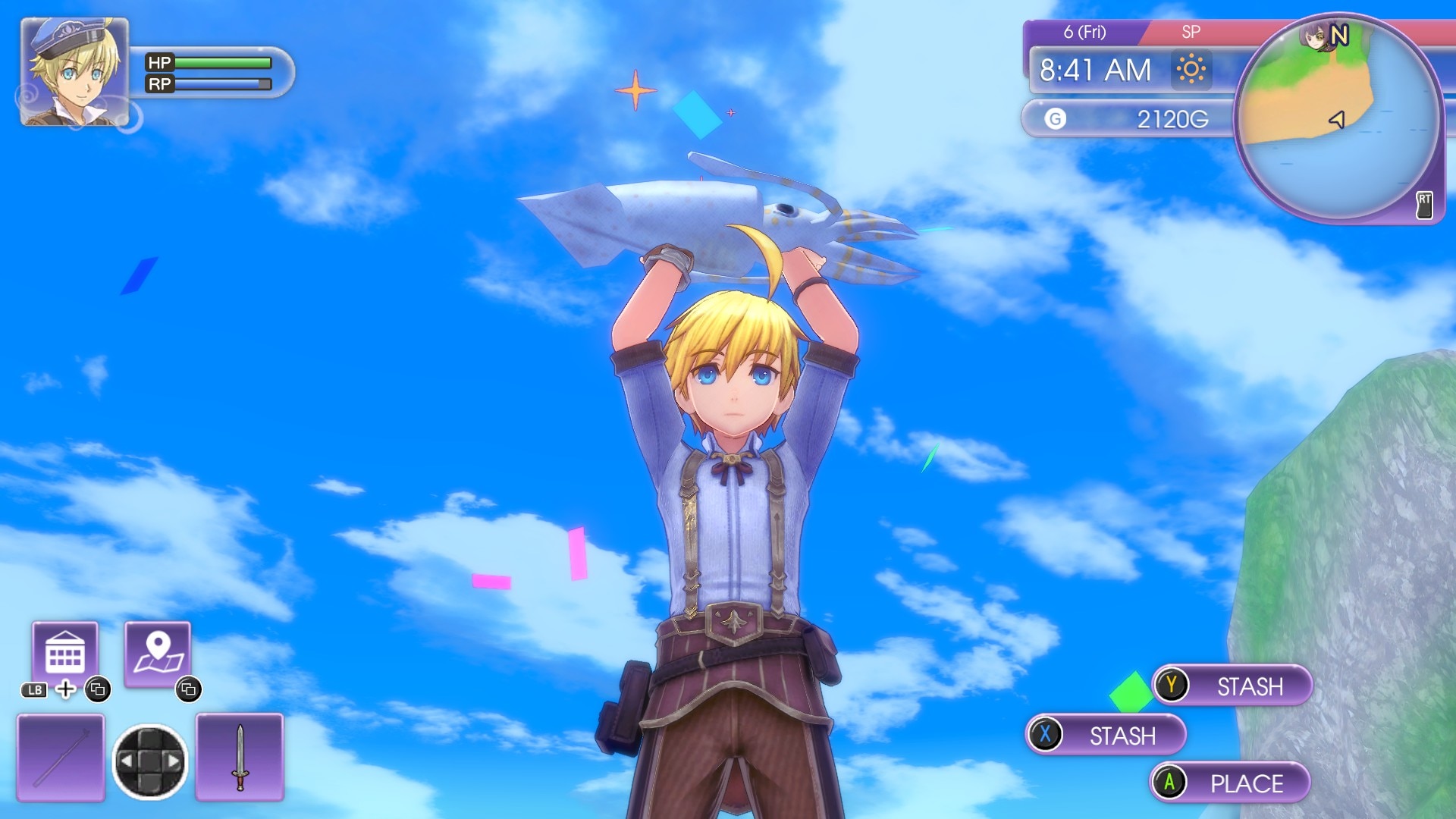Viewport: 1456px width, 819px height.
Task: Click the circular minimap
Action: point(1338,119)
